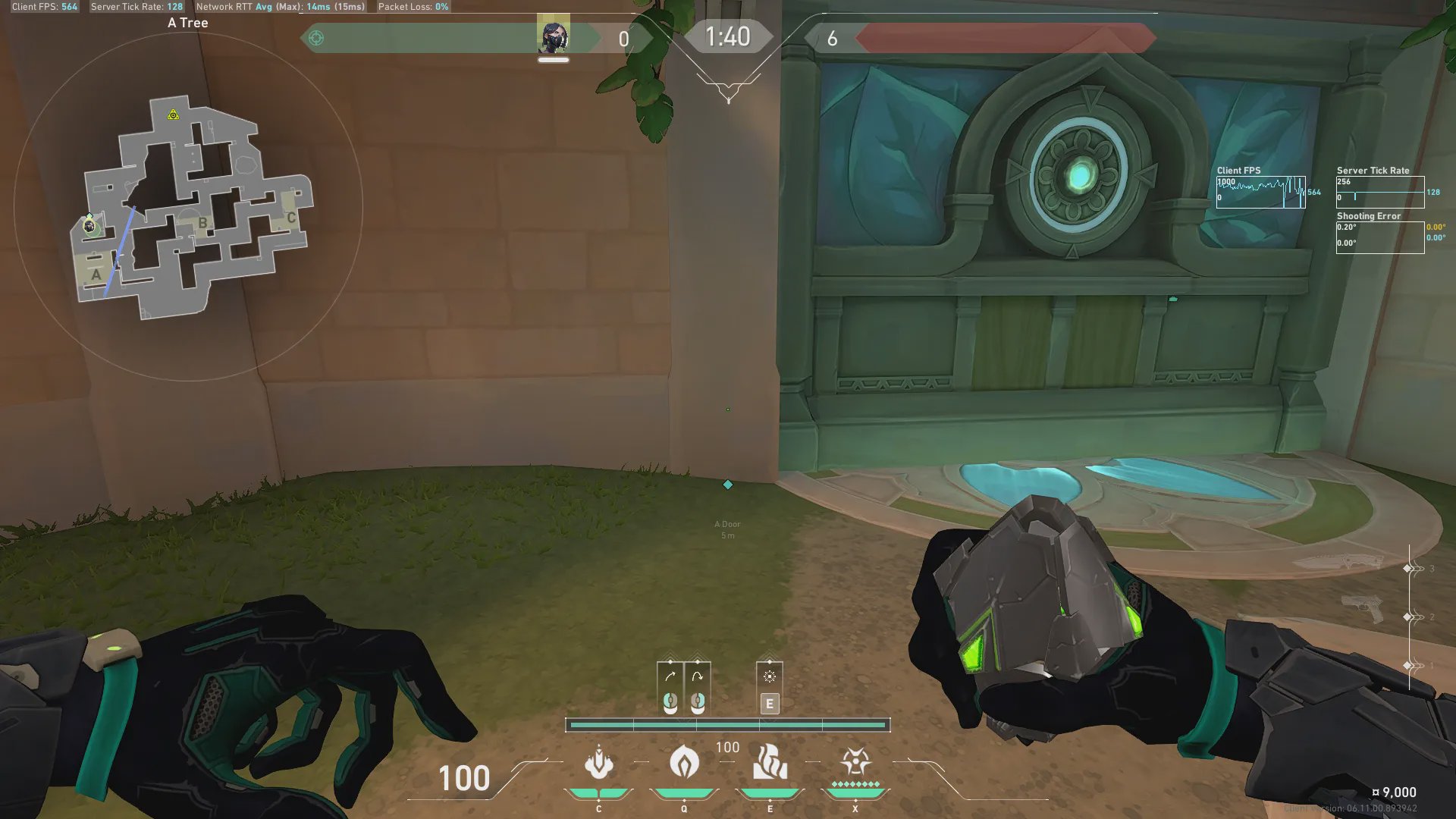The image size is (1456, 819).
Task: Trigger the Toxic Screen ability icon
Action: pos(770,763)
